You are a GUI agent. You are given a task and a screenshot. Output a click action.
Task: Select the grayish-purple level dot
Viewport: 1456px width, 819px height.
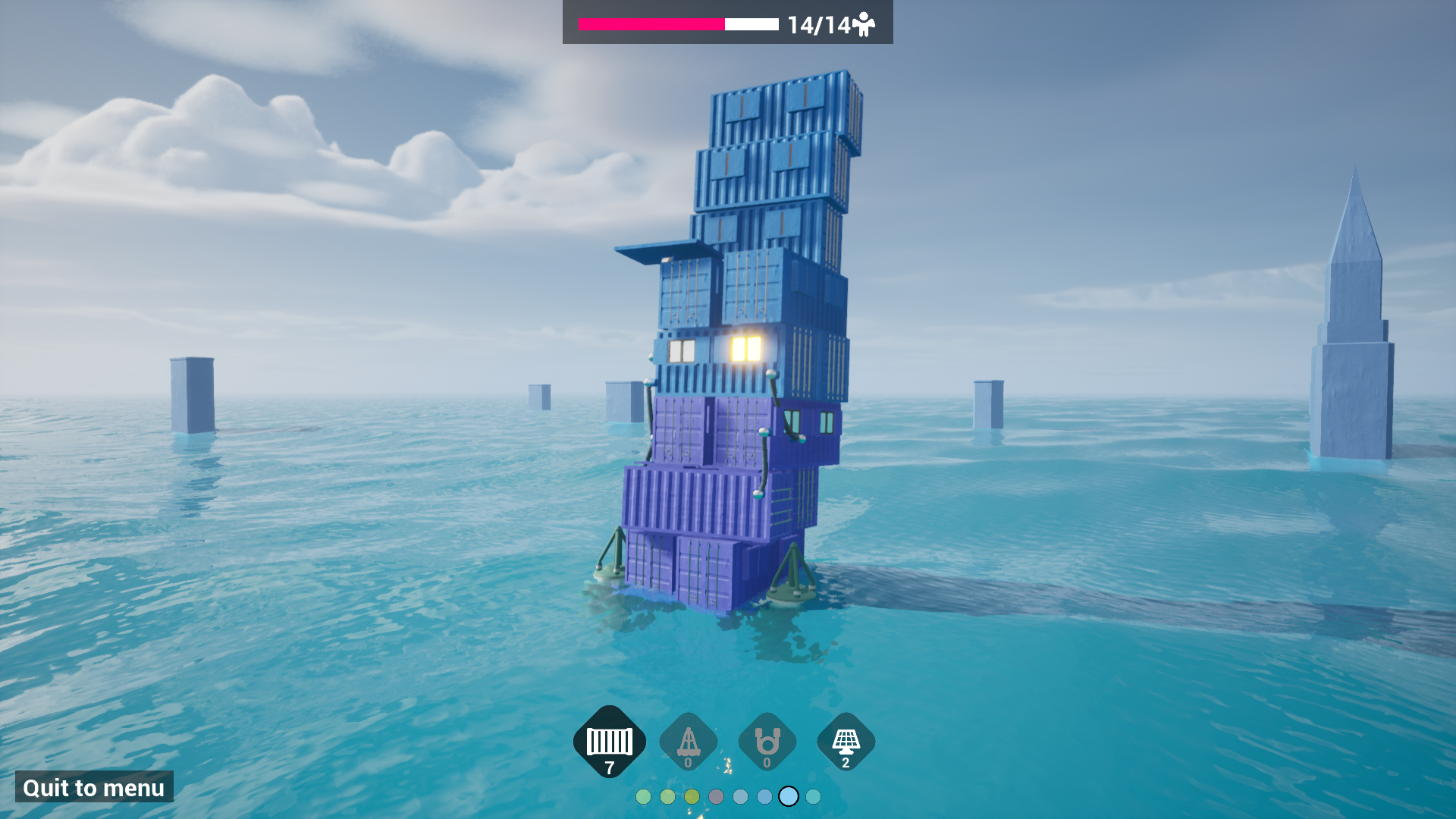(716, 796)
